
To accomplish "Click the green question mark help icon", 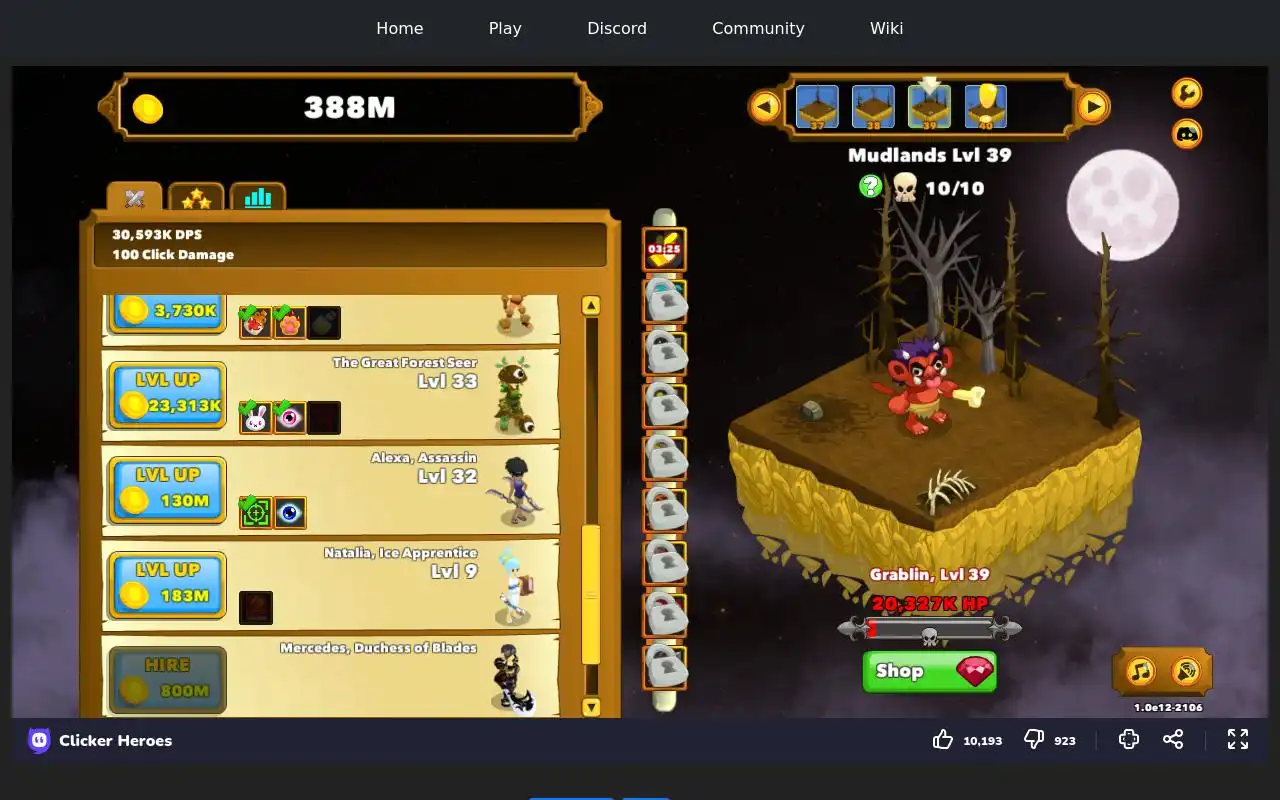I will [871, 186].
